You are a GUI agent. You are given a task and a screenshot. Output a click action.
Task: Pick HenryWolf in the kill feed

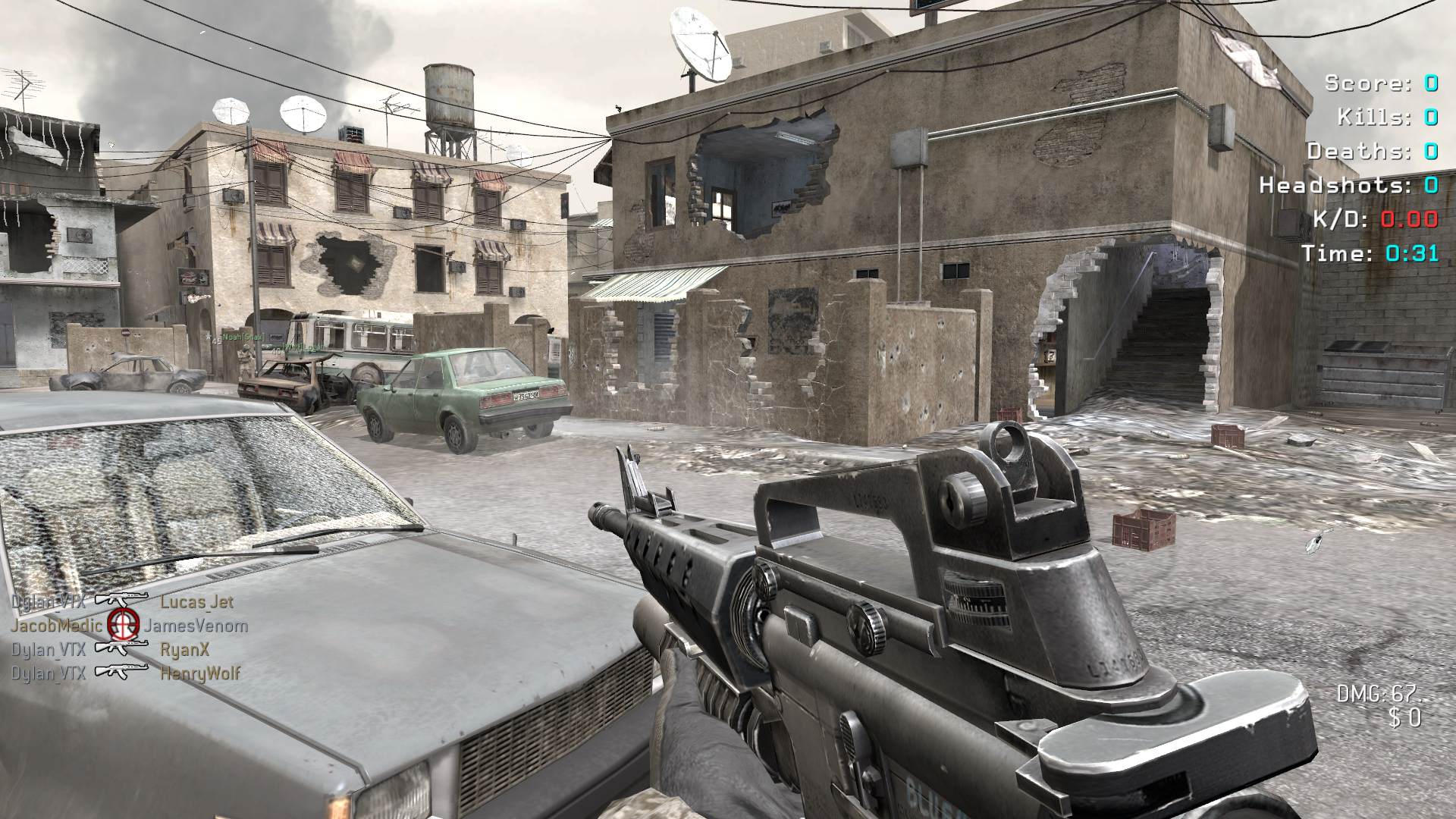click(x=200, y=673)
